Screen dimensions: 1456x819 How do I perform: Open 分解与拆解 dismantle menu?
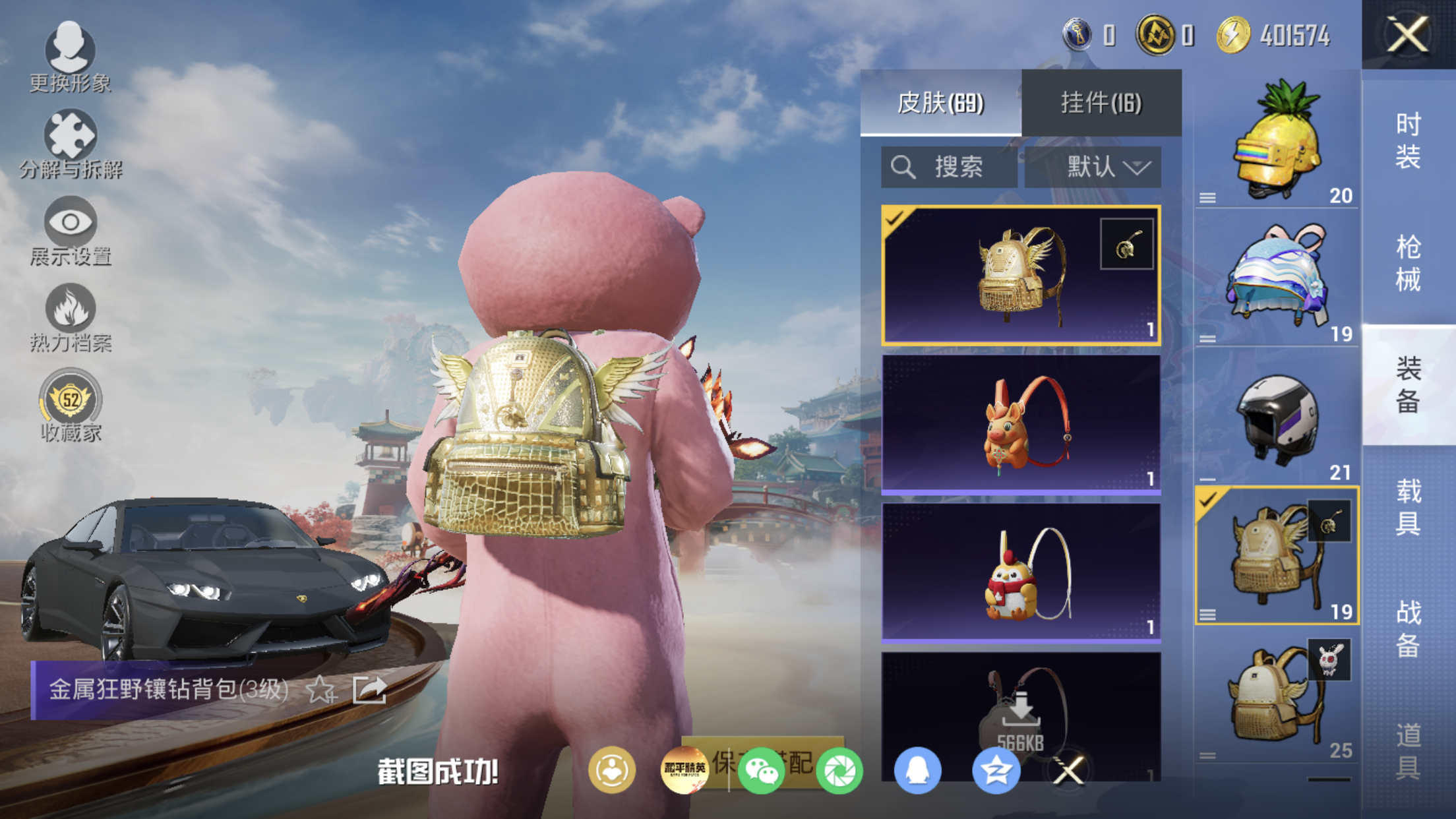70,144
